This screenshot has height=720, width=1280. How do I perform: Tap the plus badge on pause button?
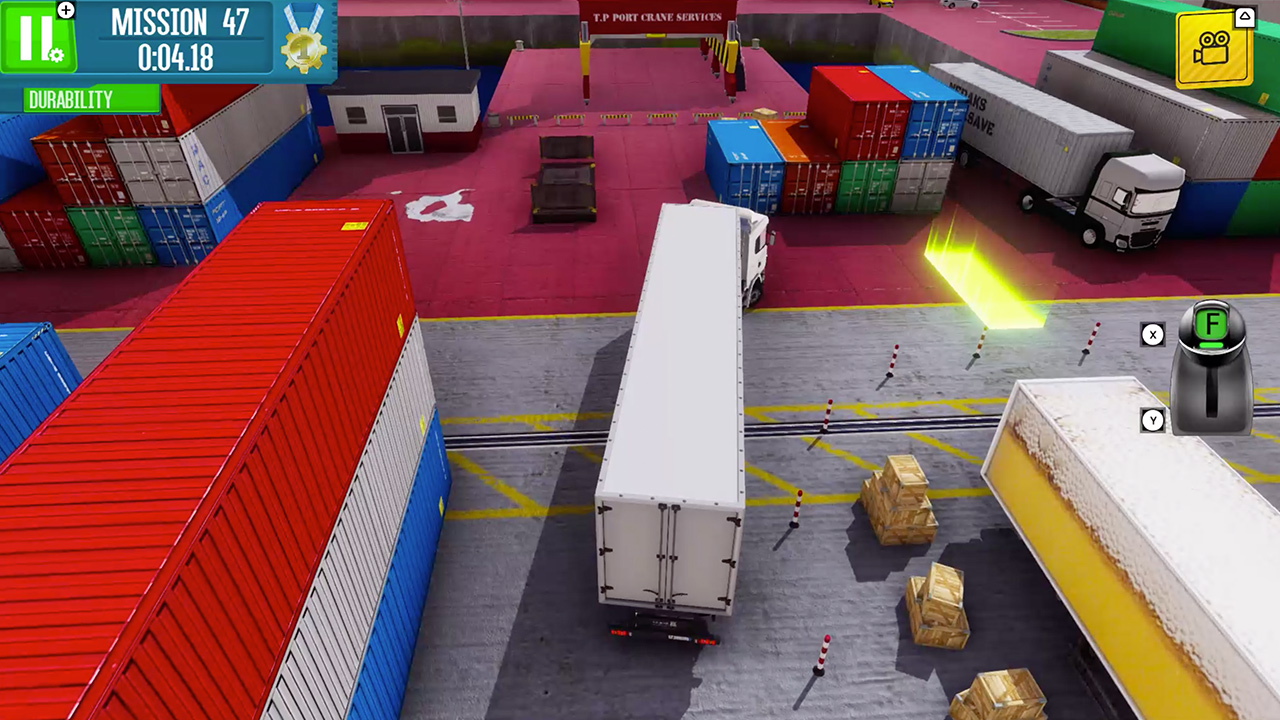(x=67, y=10)
